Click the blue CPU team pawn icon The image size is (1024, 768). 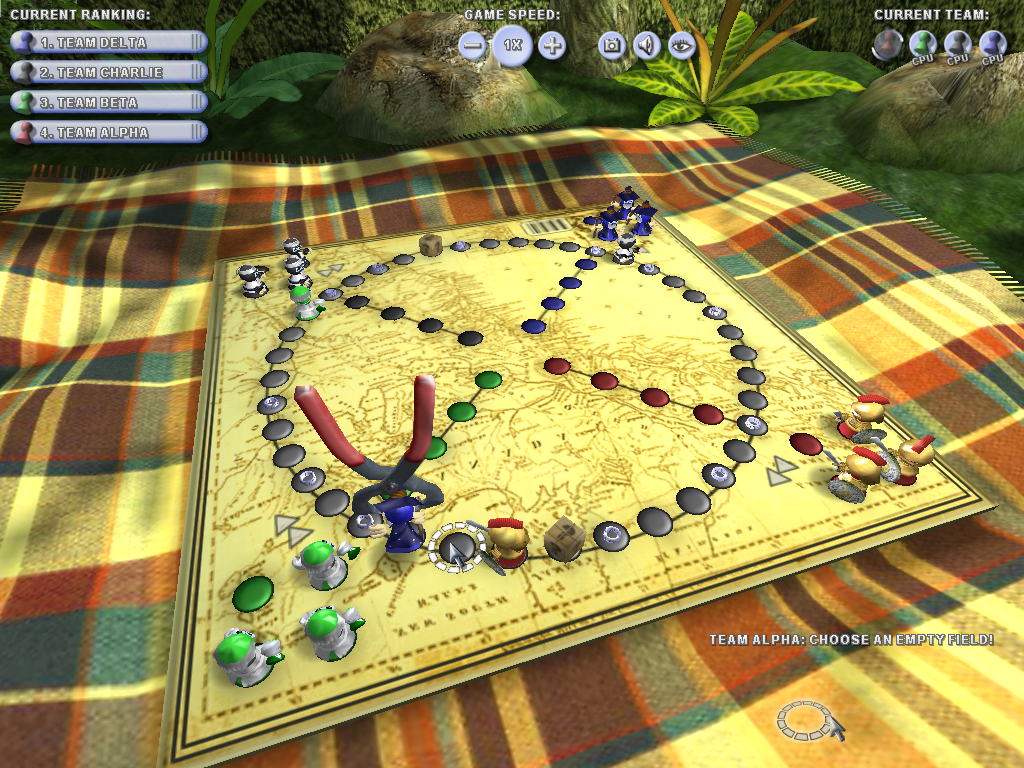point(992,44)
